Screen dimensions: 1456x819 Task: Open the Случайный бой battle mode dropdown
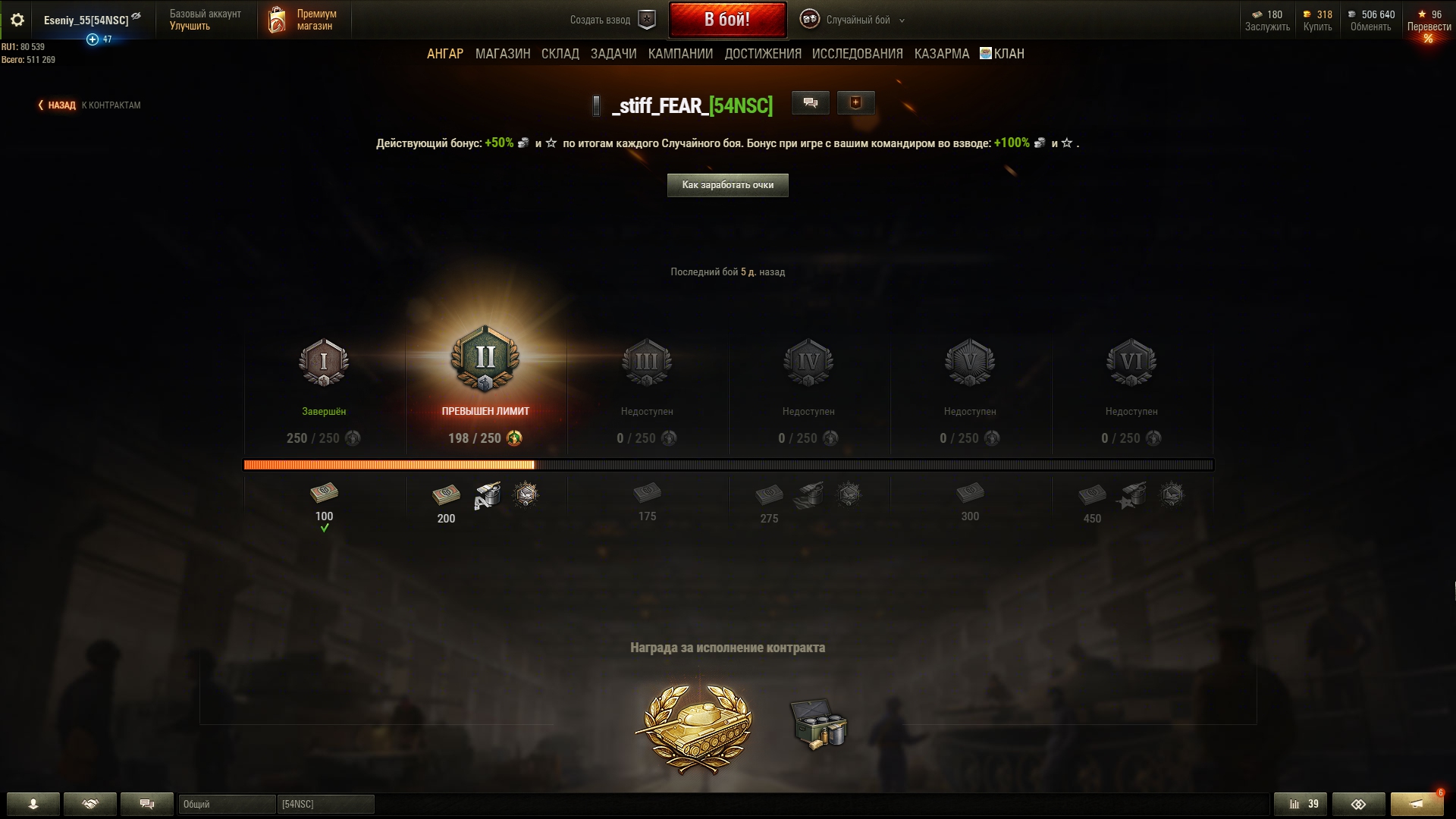(857, 20)
